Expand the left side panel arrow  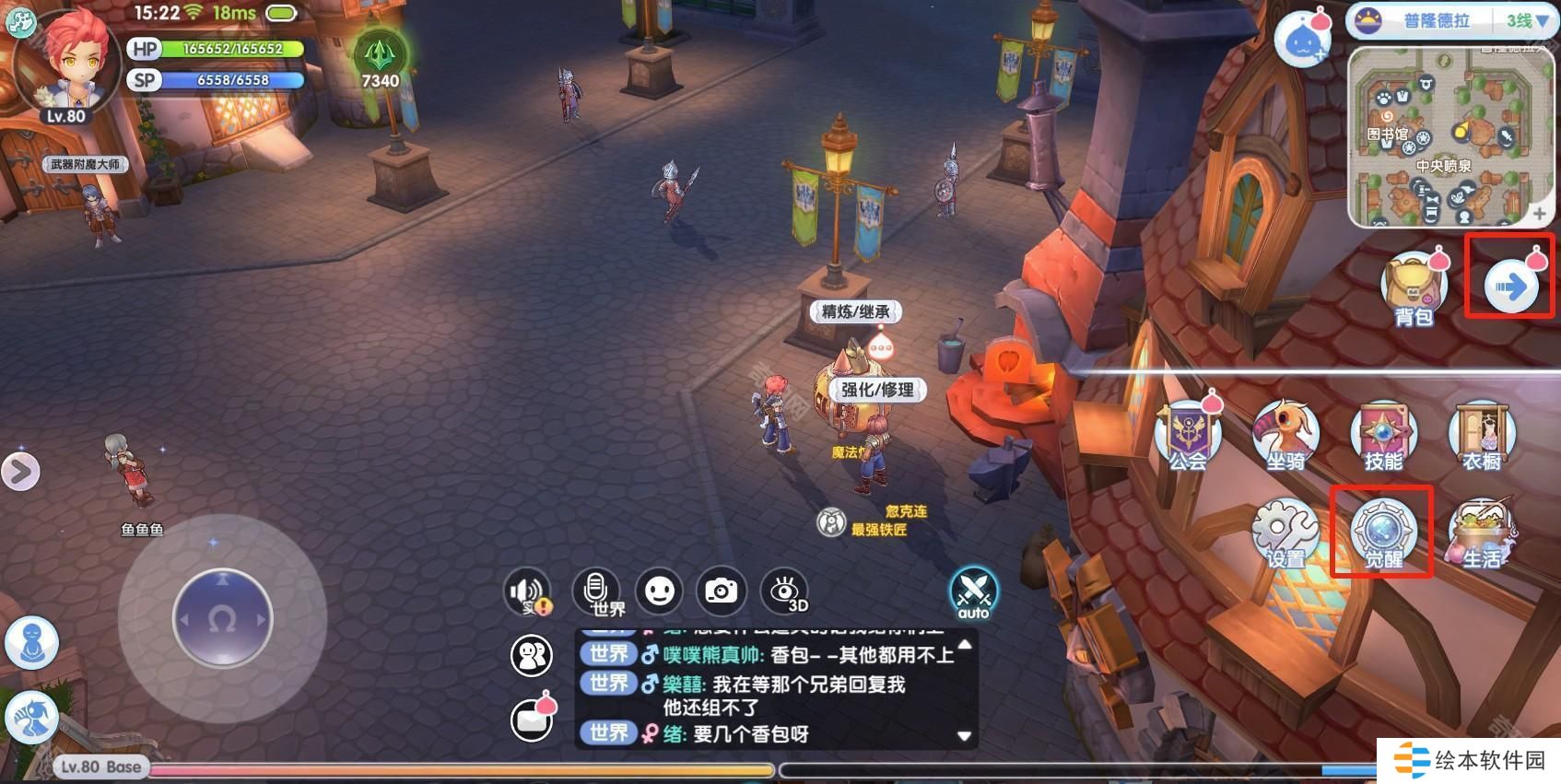20,472
